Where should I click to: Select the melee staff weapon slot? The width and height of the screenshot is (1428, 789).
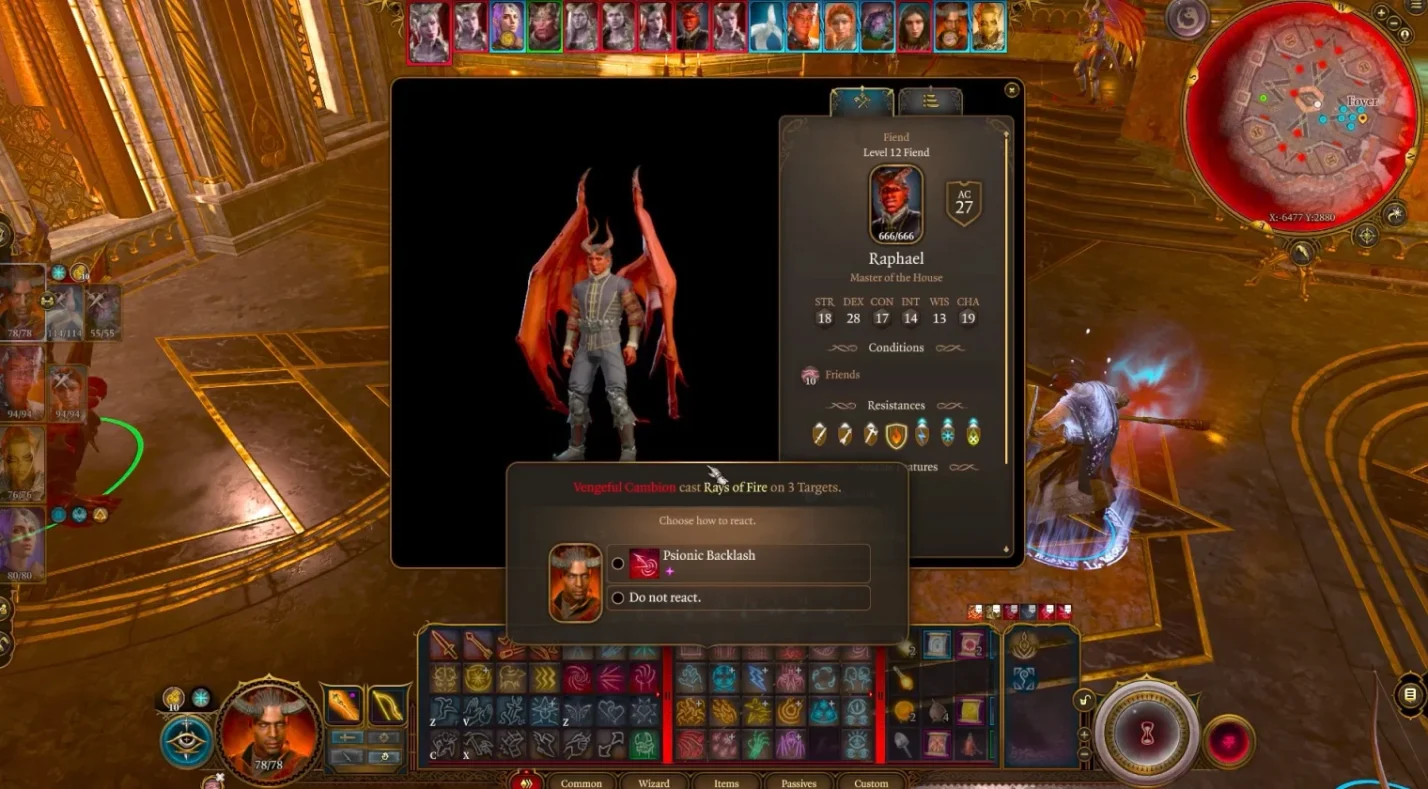point(343,707)
